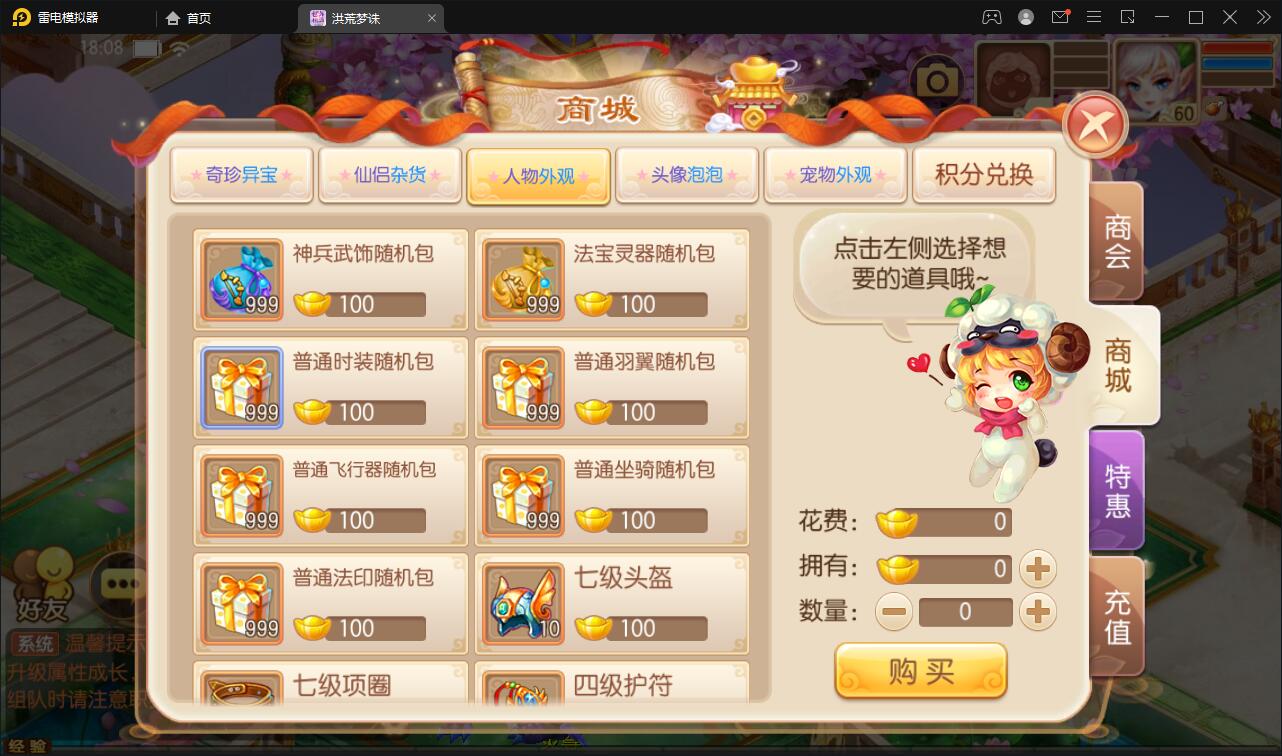Switch to the 头像泡泡 tab
Screen dimensions: 1282x756
point(687,174)
